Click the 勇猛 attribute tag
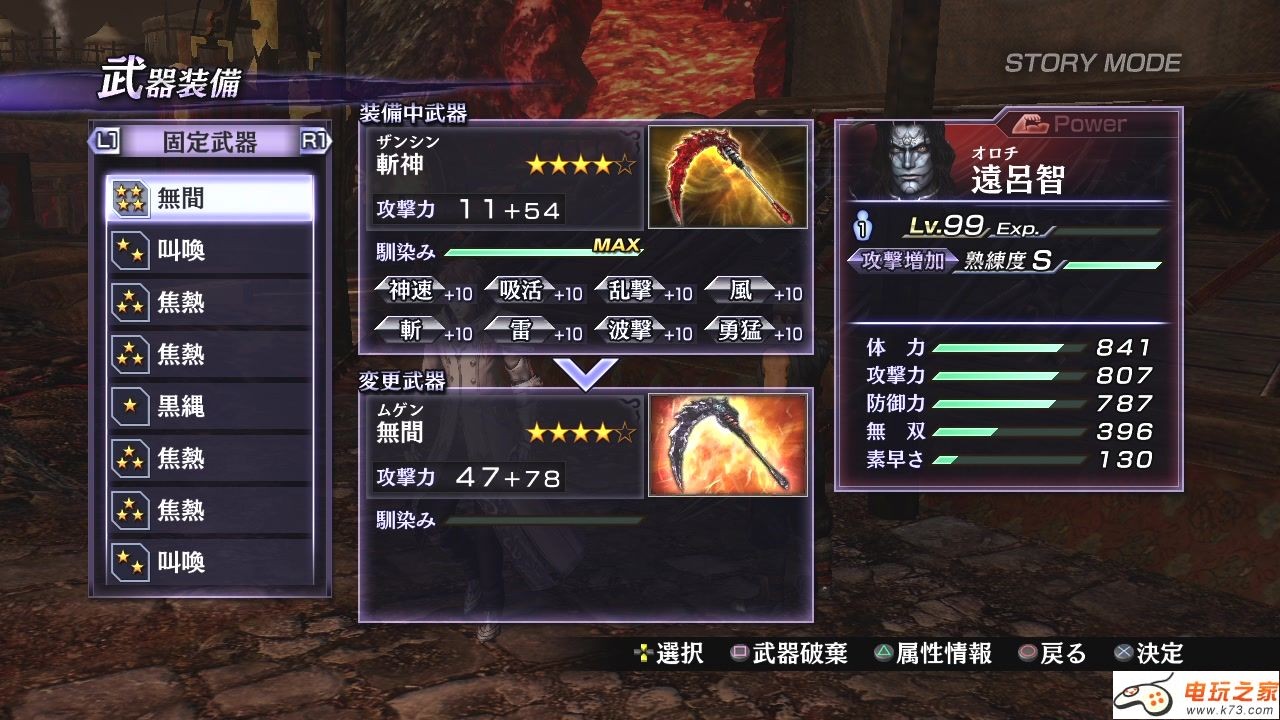 point(741,331)
